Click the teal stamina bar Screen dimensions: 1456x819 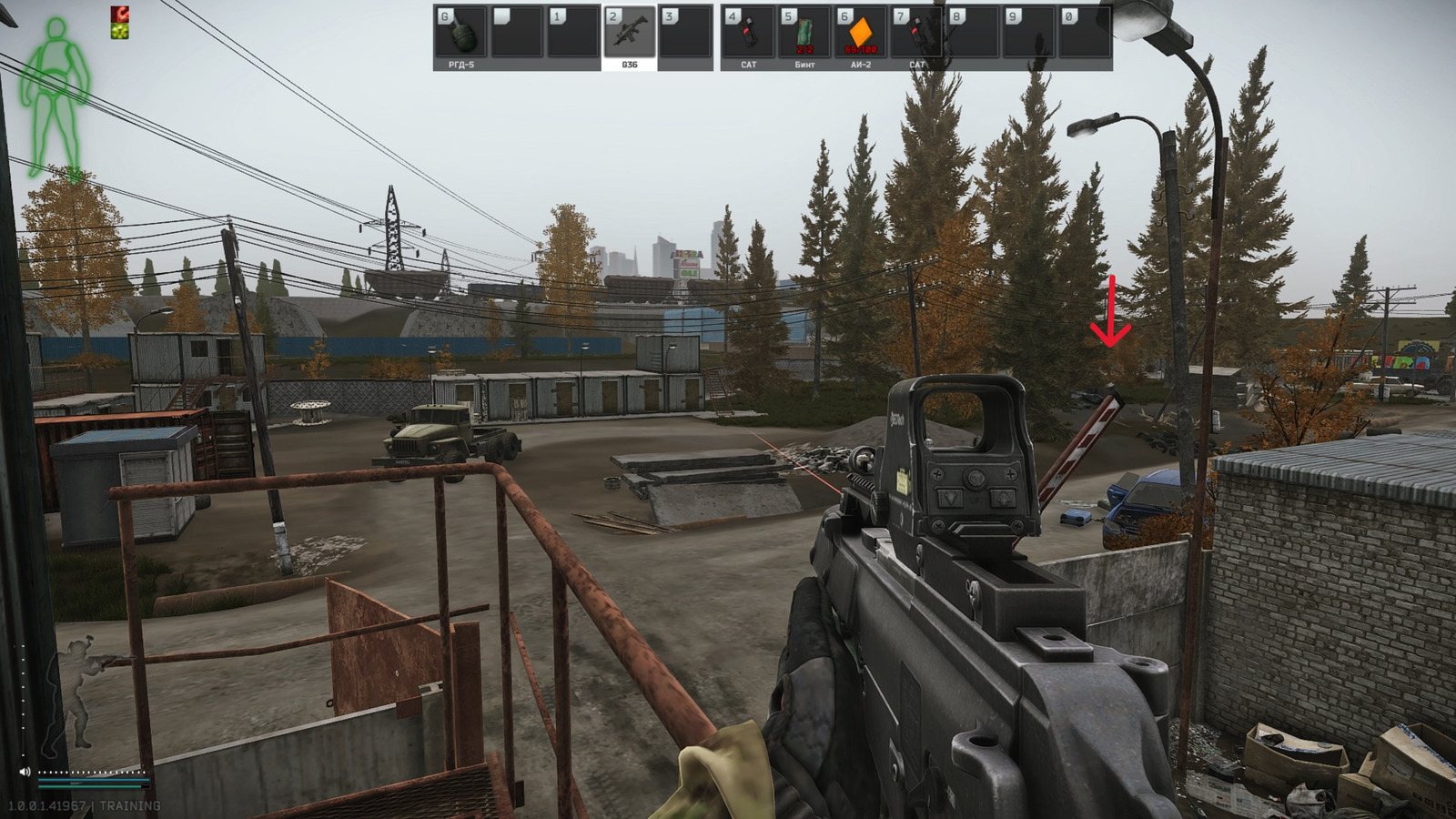tap(96, 781)
